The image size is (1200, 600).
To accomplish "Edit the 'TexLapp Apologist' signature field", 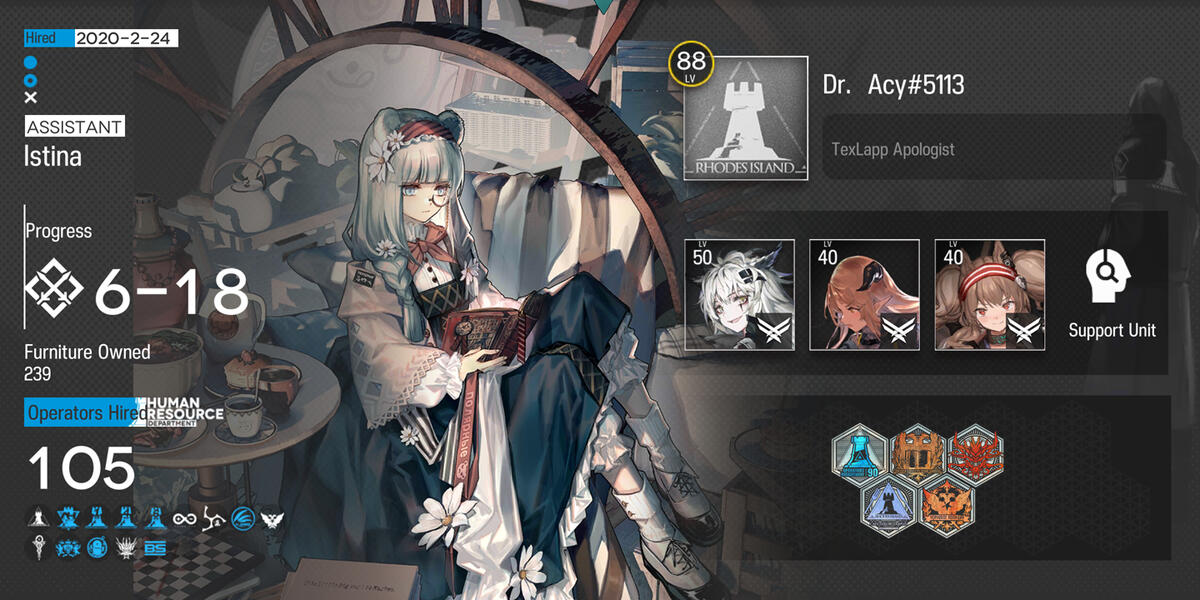I will coord(993,148).
